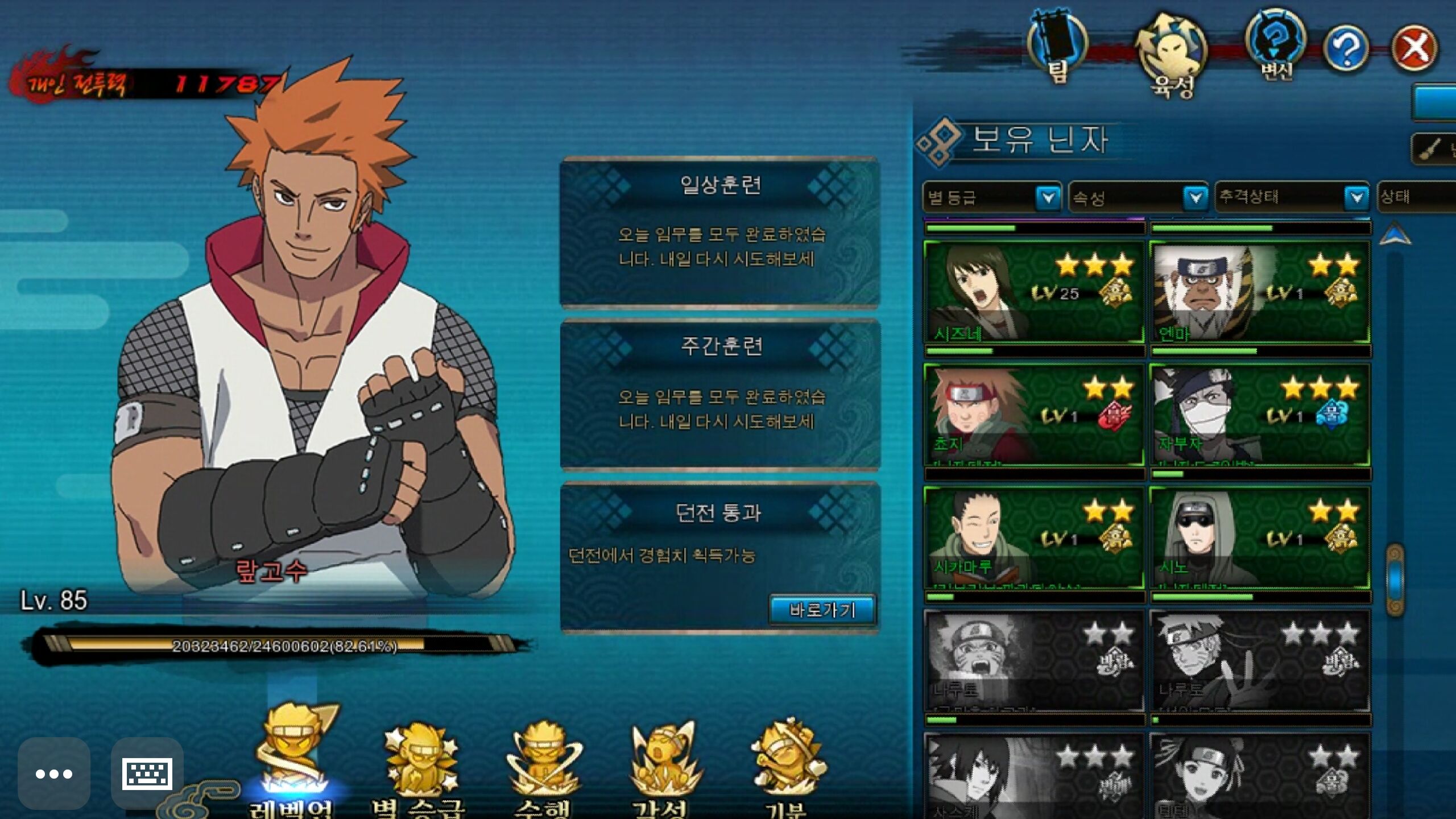
Task: Select the 초지 ninja card
Action: [1034, 415]
